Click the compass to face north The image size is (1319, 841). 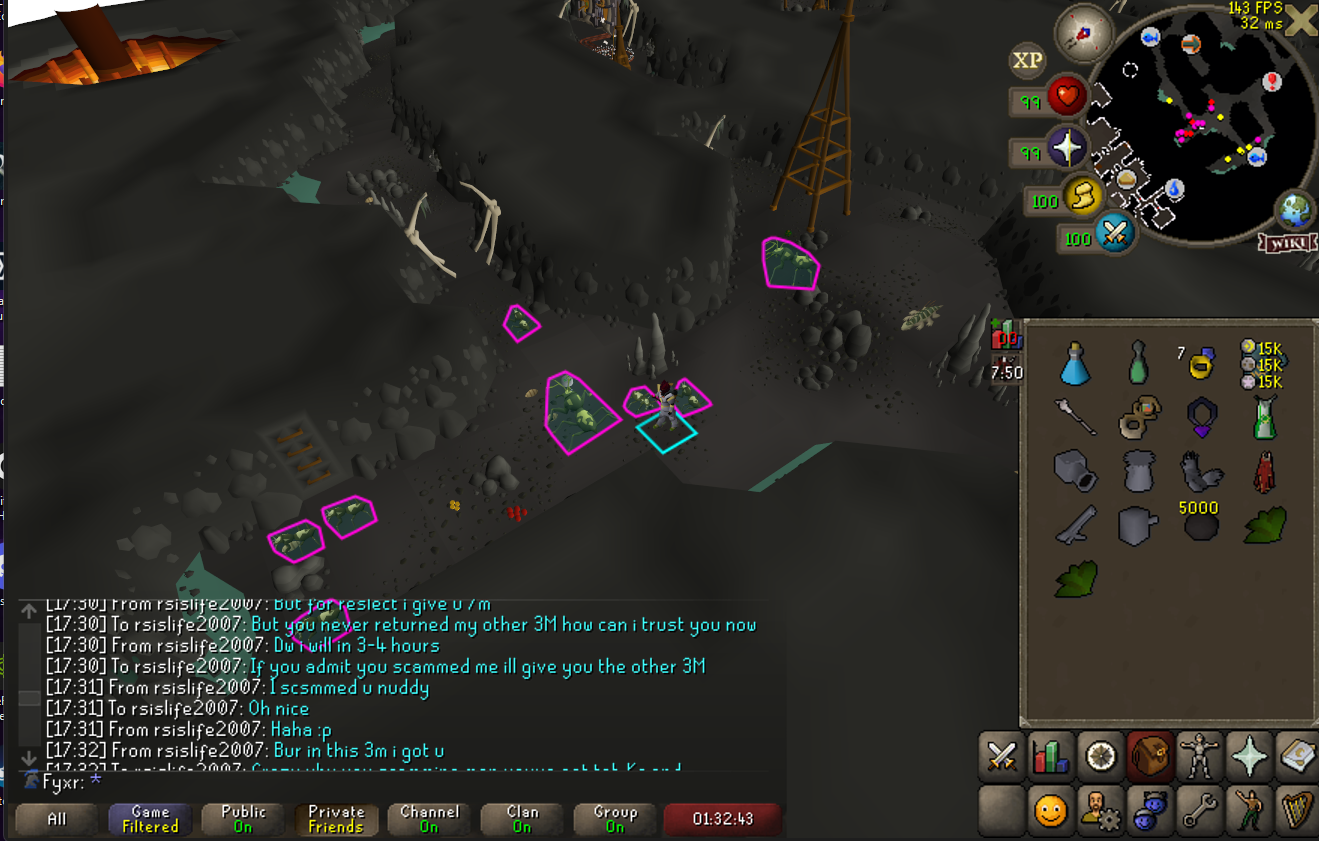[1085, 31]
